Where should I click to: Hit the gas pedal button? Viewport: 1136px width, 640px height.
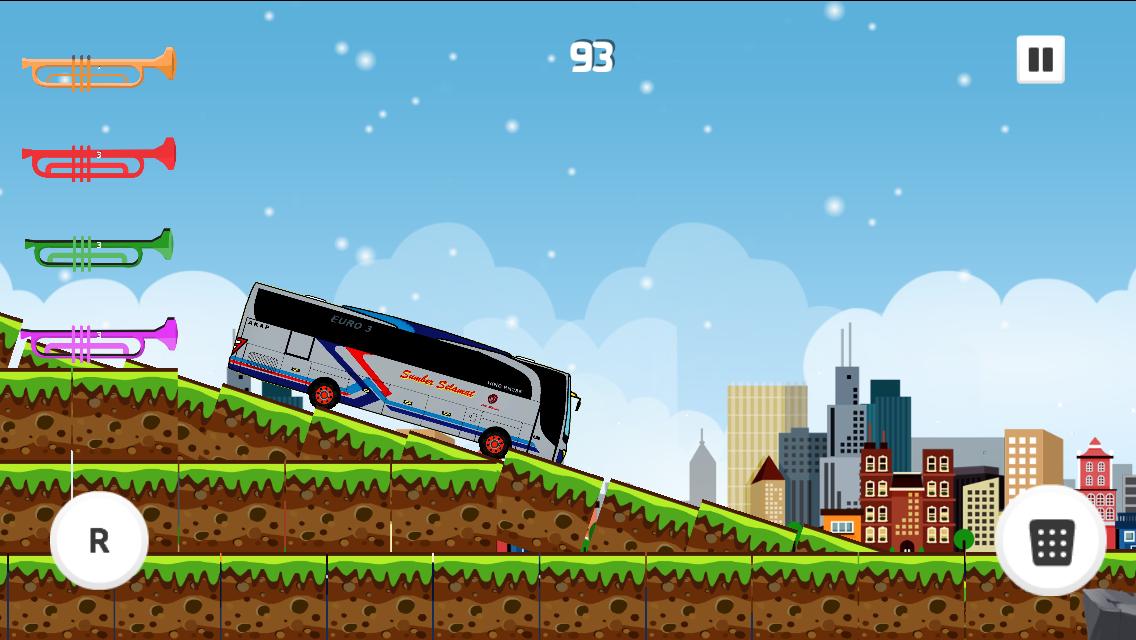point(1051,541)
